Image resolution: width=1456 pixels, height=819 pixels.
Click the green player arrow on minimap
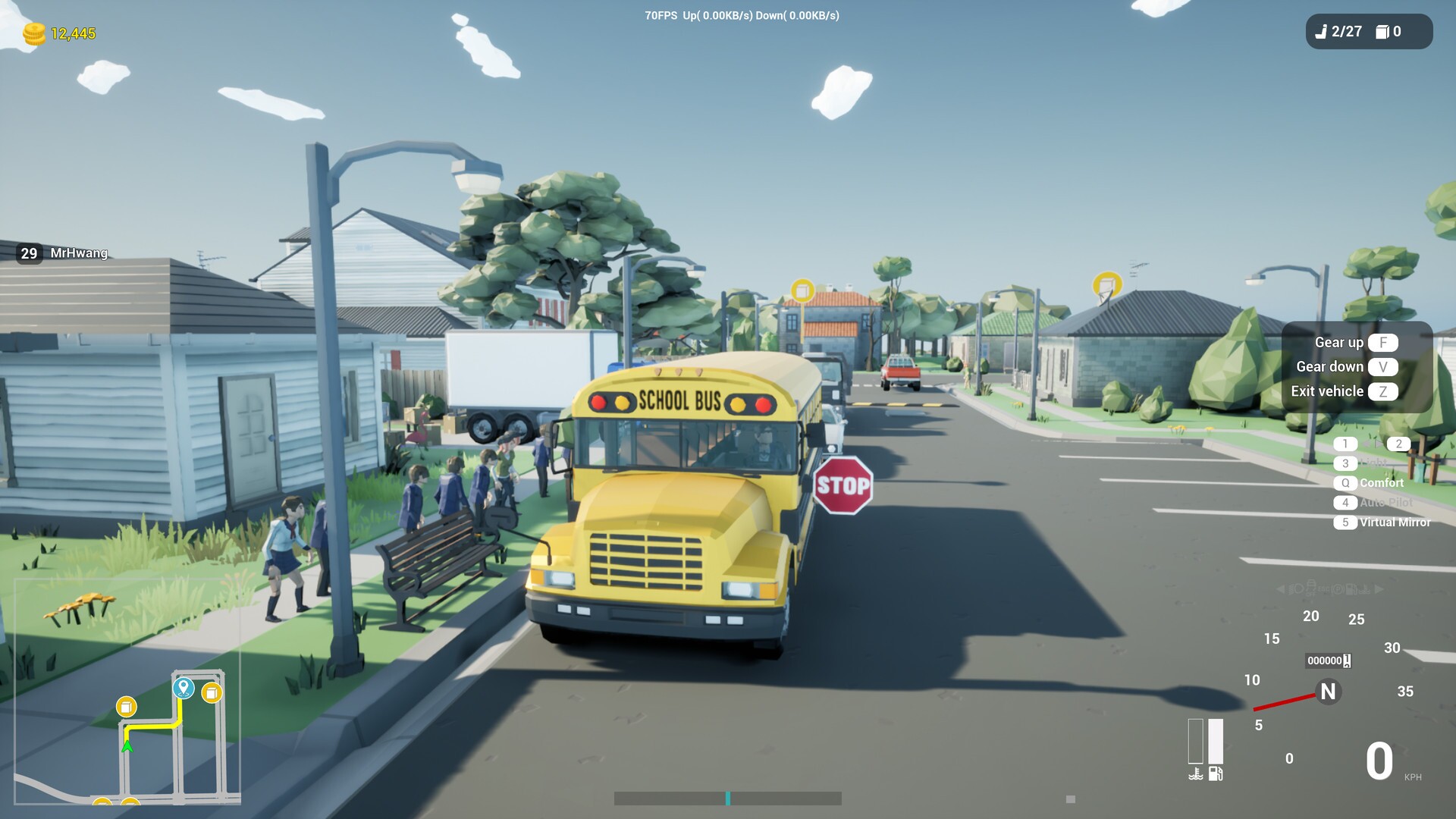(x=127, y=746)
